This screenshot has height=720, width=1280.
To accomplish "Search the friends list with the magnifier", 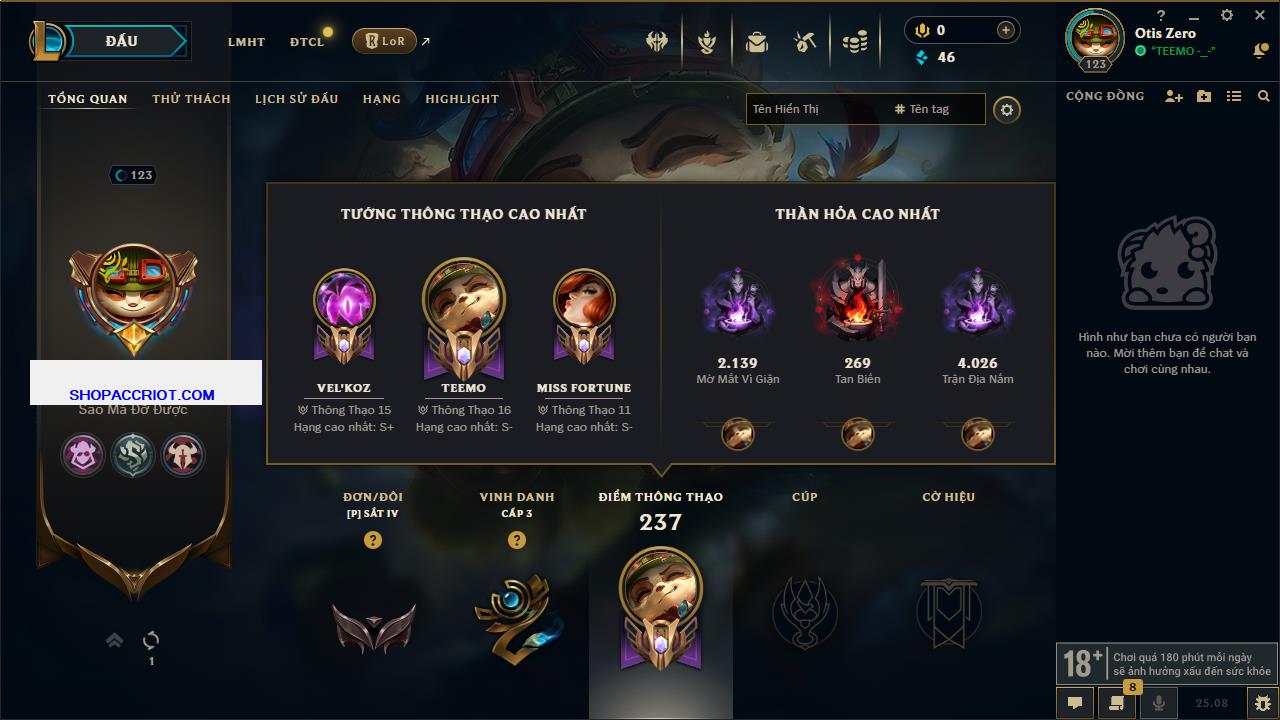I will point(1264,96).
